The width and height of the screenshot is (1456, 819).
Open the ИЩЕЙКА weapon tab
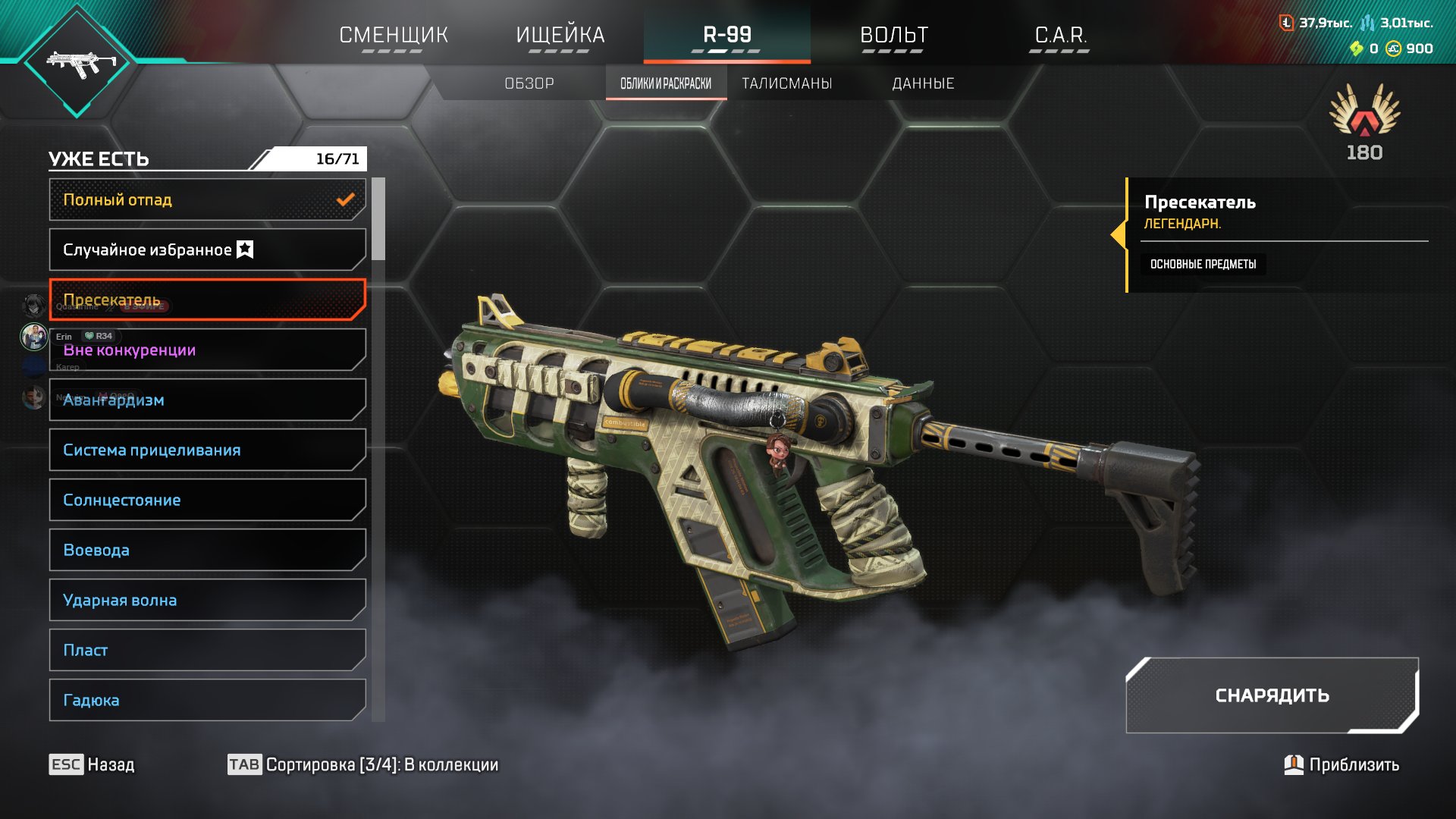560,35
